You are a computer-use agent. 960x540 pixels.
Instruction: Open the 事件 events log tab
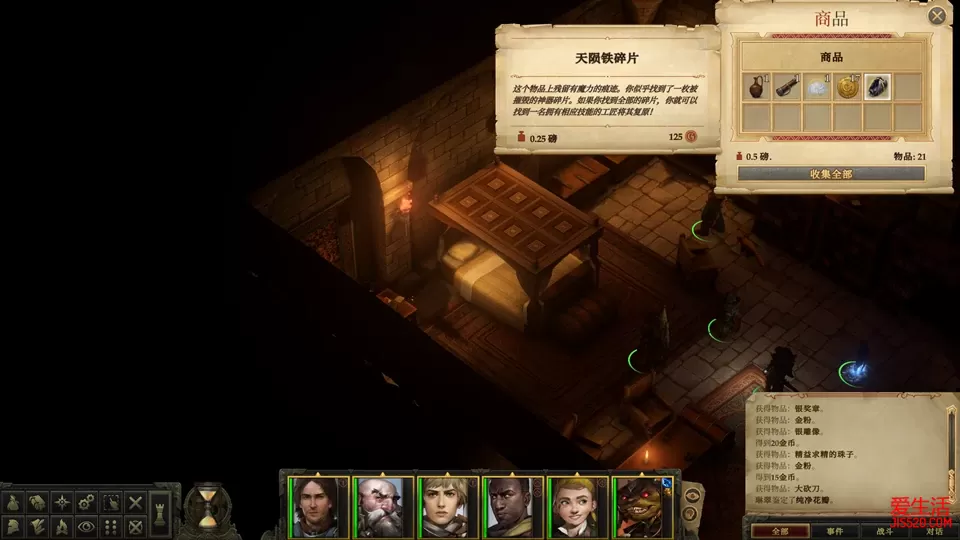click(835, 531)
